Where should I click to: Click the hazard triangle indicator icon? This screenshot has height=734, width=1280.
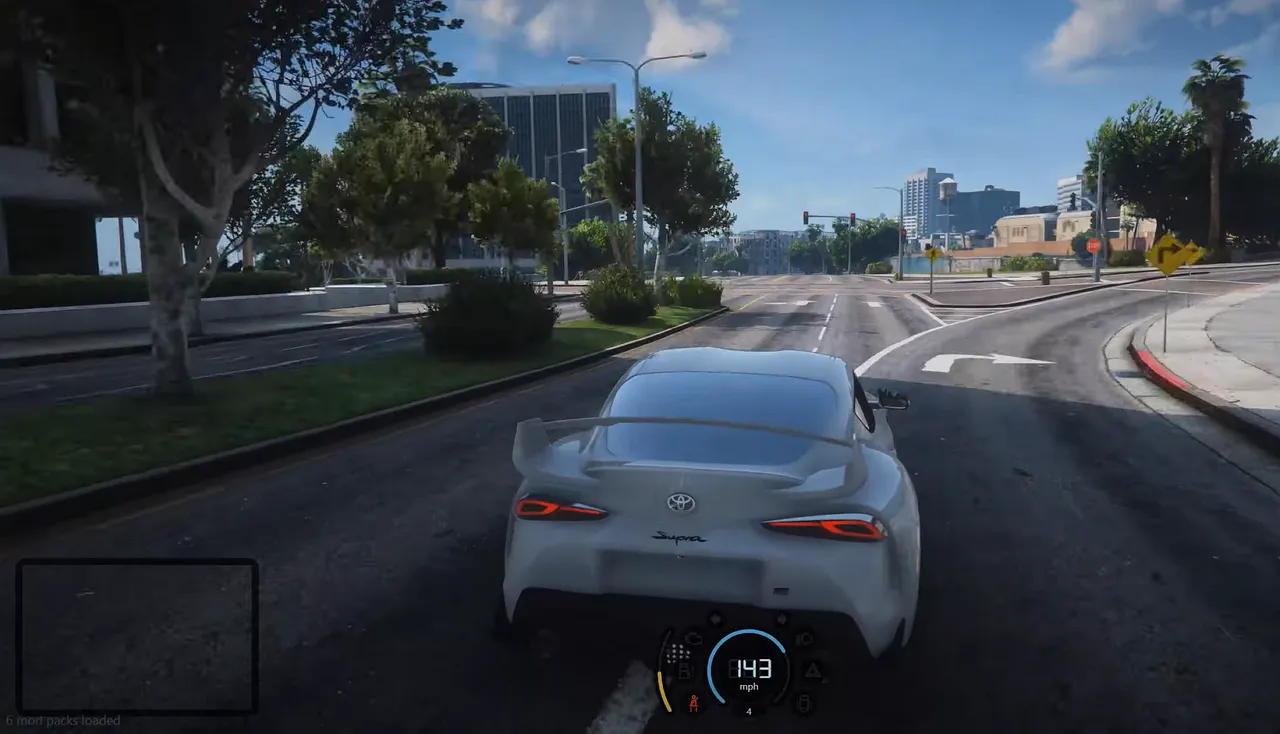coord(813,670)
